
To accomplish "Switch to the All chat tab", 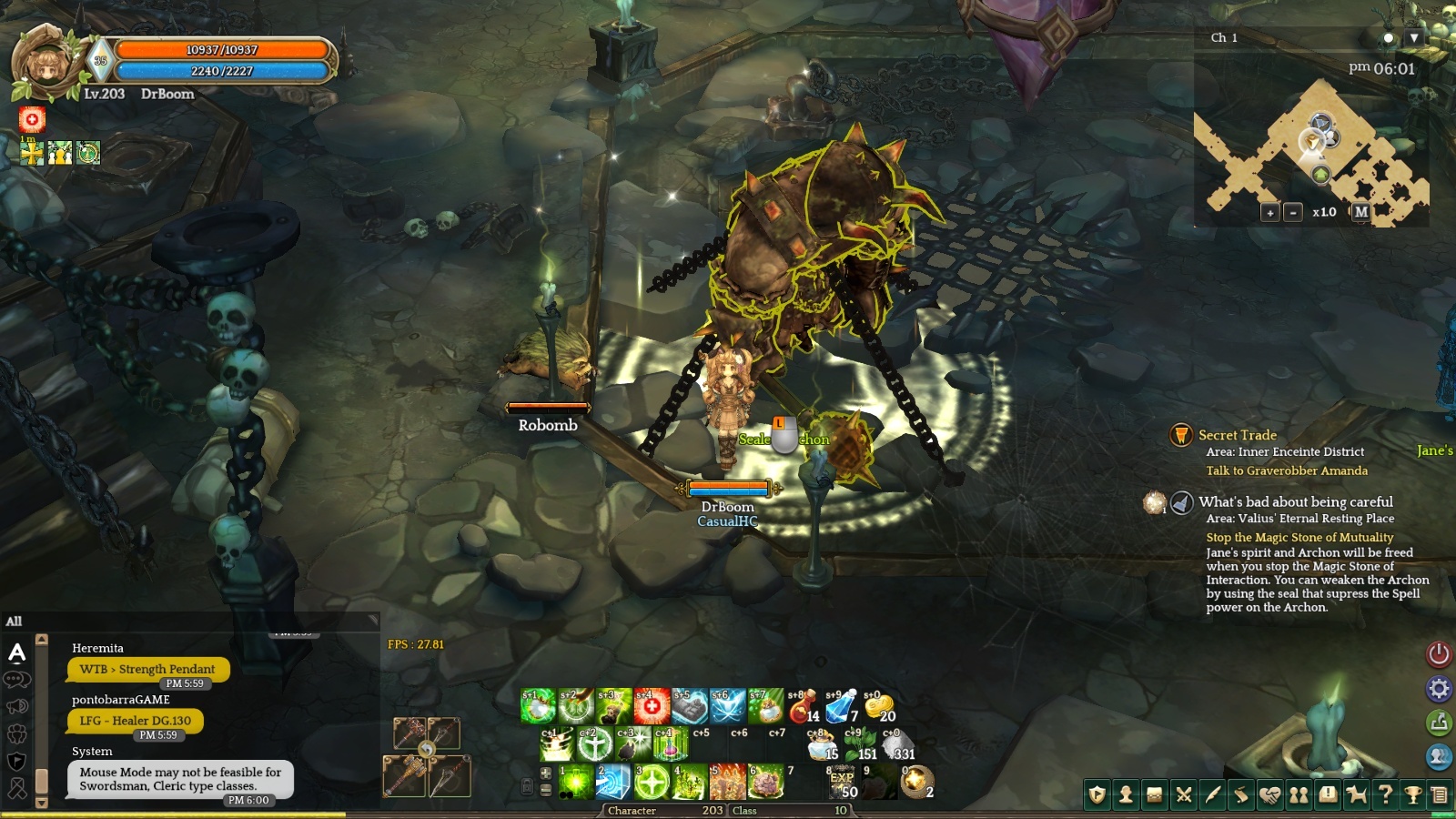I will pos(15,622).
